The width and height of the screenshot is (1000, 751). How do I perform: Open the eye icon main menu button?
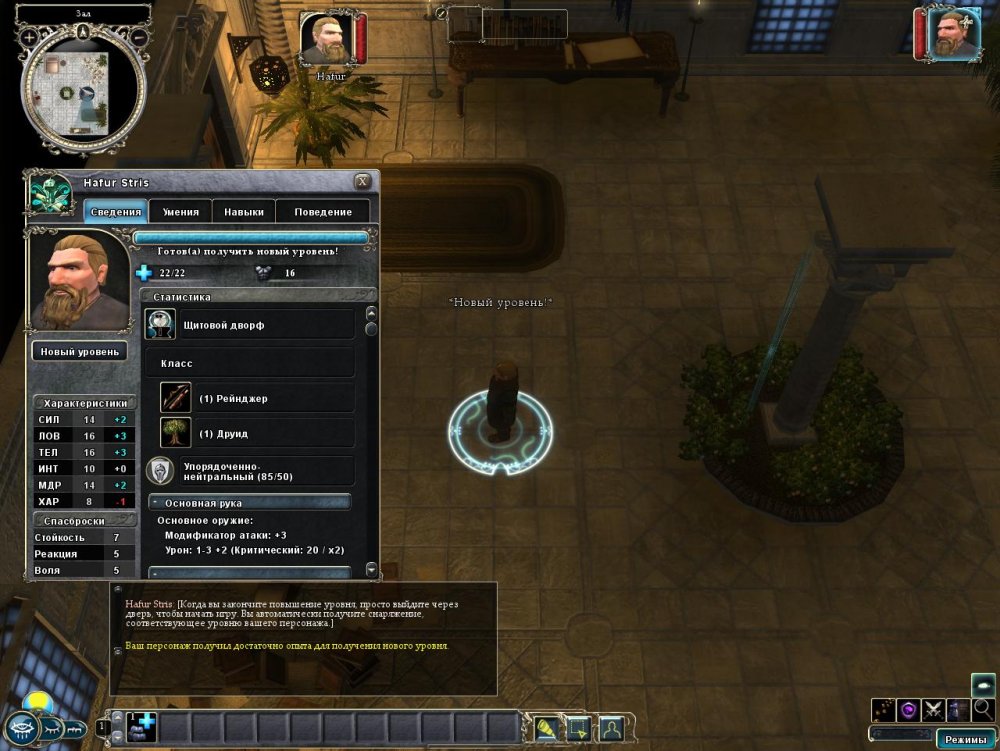pos(20,728)
